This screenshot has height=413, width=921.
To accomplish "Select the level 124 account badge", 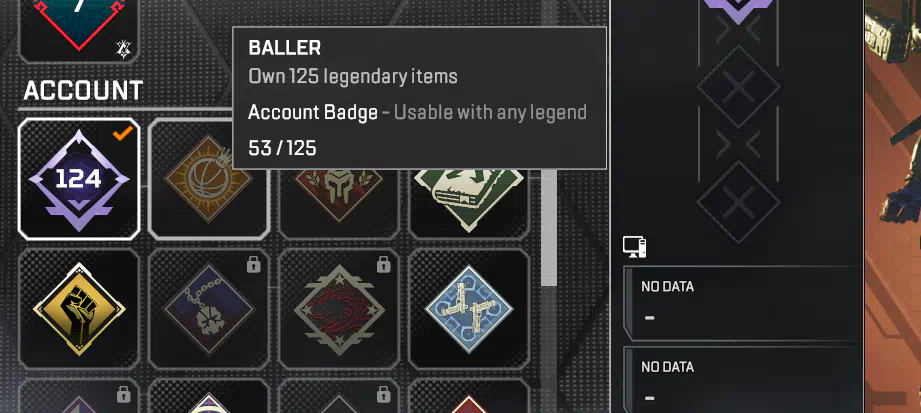I will click(x=79, y=179).
